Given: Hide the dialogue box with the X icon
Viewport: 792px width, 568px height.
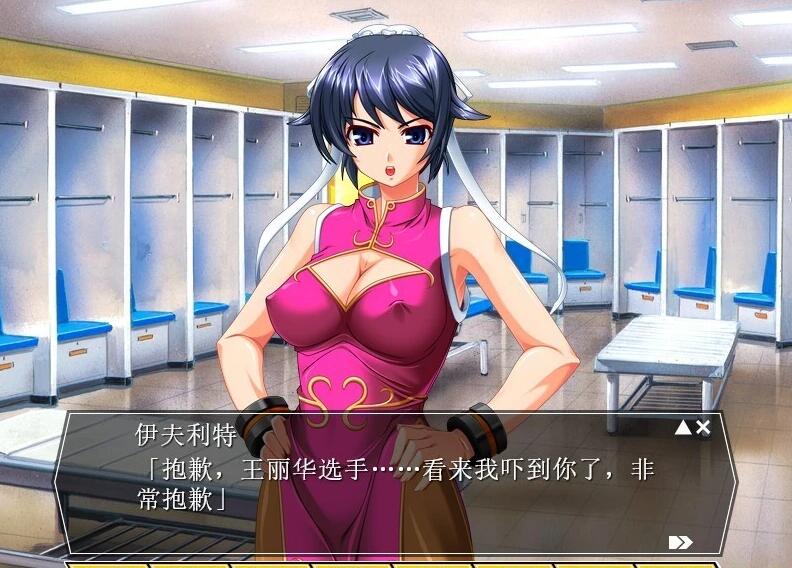Looking at the screenshot, I should tap(703, 427).
